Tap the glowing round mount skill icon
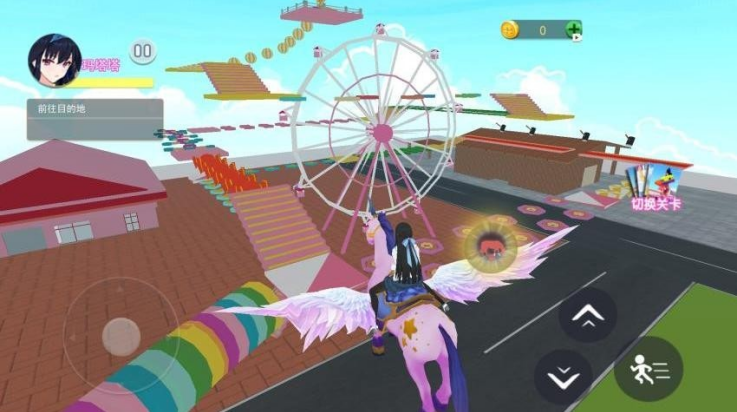The height and width of the screenshot is (412, 737). [x=489, y=245]
